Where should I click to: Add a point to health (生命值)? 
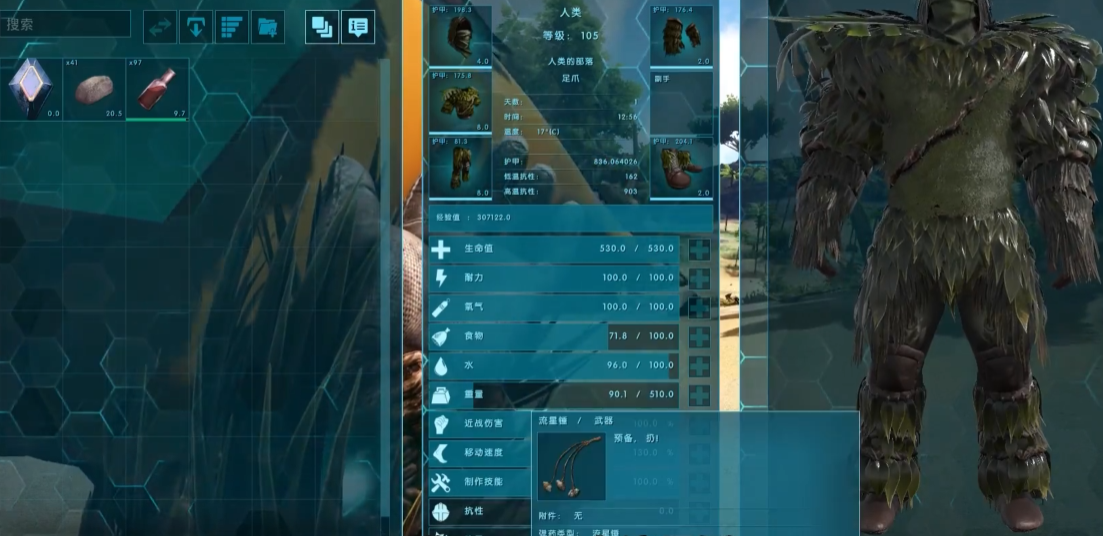click(699, 249)
